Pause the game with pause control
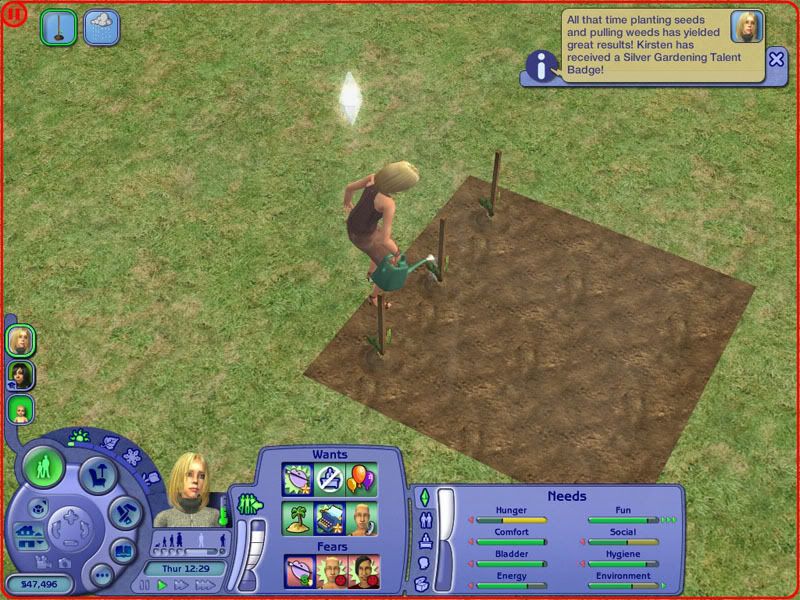 pyautogui.click(x=145, y=584)
